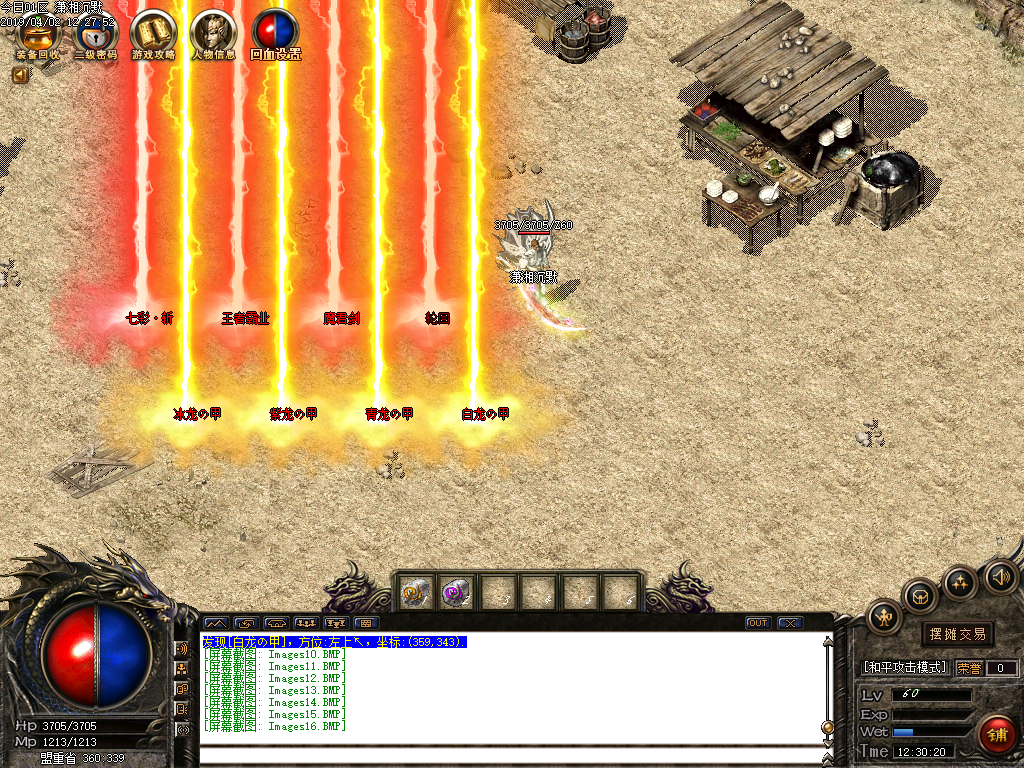1024x768 pixels.
Task: Click the chat scrollbar gold knob
Action: 827,727
